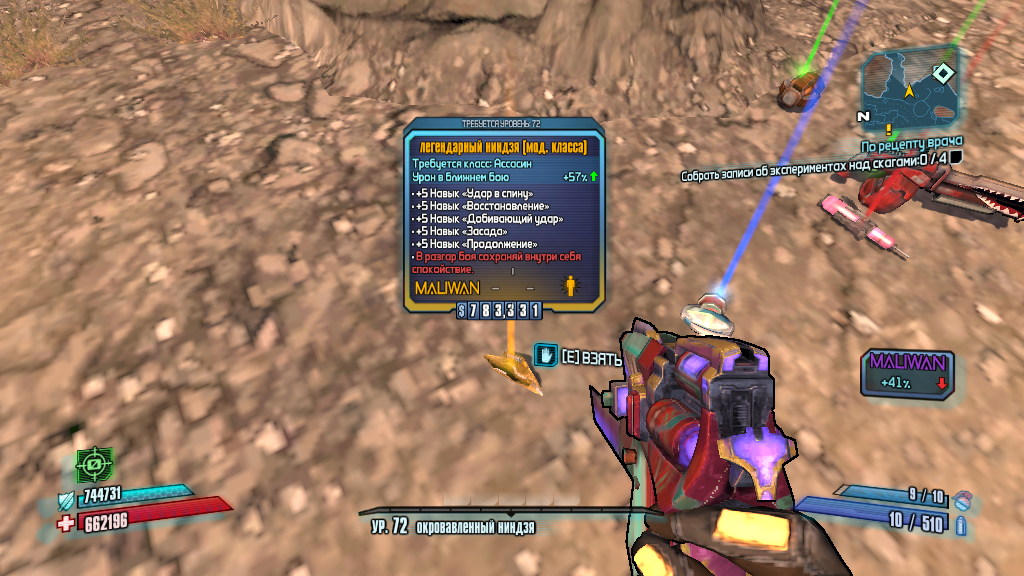Open the tracked mission objective text
Viewport: 1024px width, 576px height.
coord(814,160)
